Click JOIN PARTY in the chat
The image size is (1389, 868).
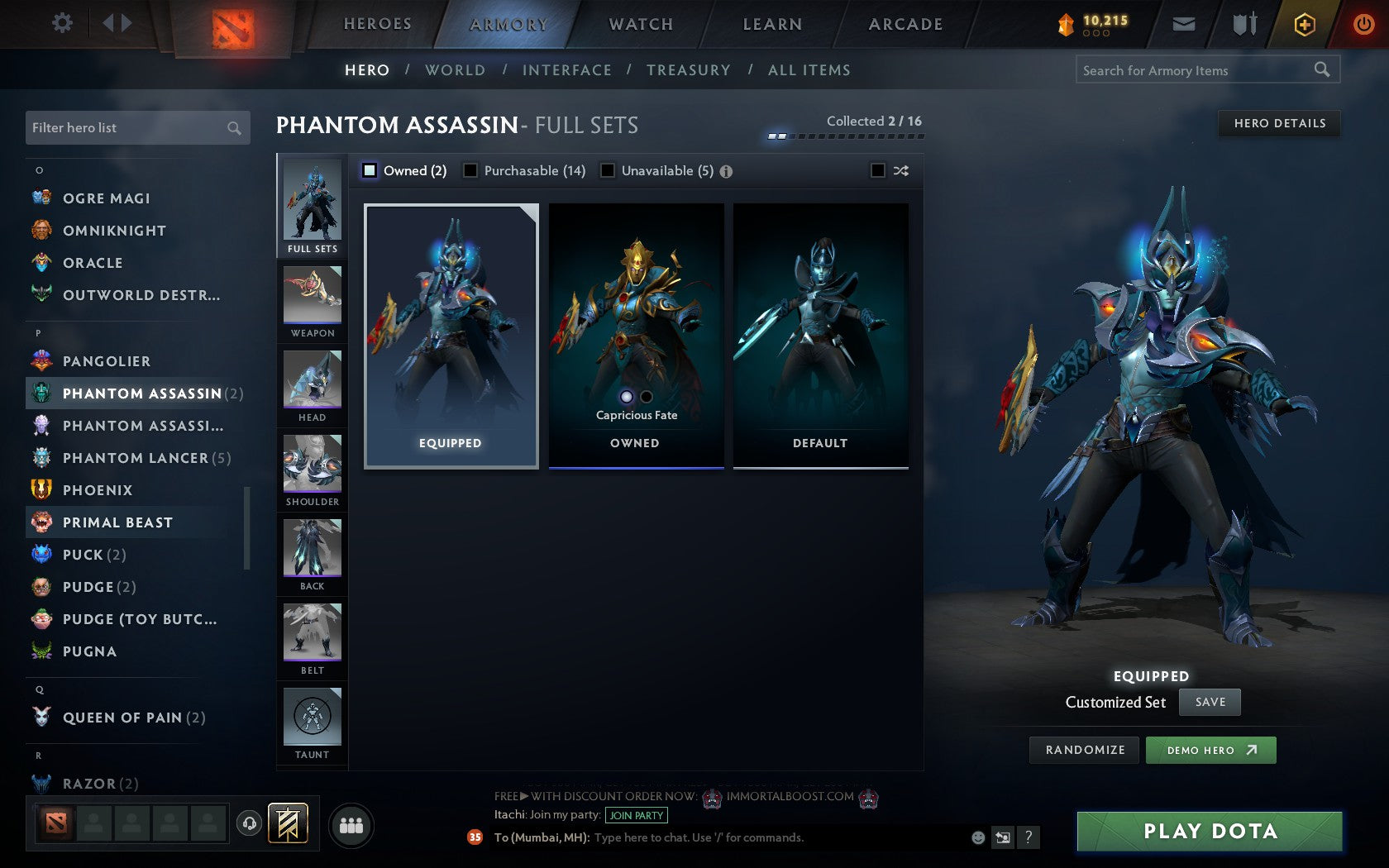635,816
